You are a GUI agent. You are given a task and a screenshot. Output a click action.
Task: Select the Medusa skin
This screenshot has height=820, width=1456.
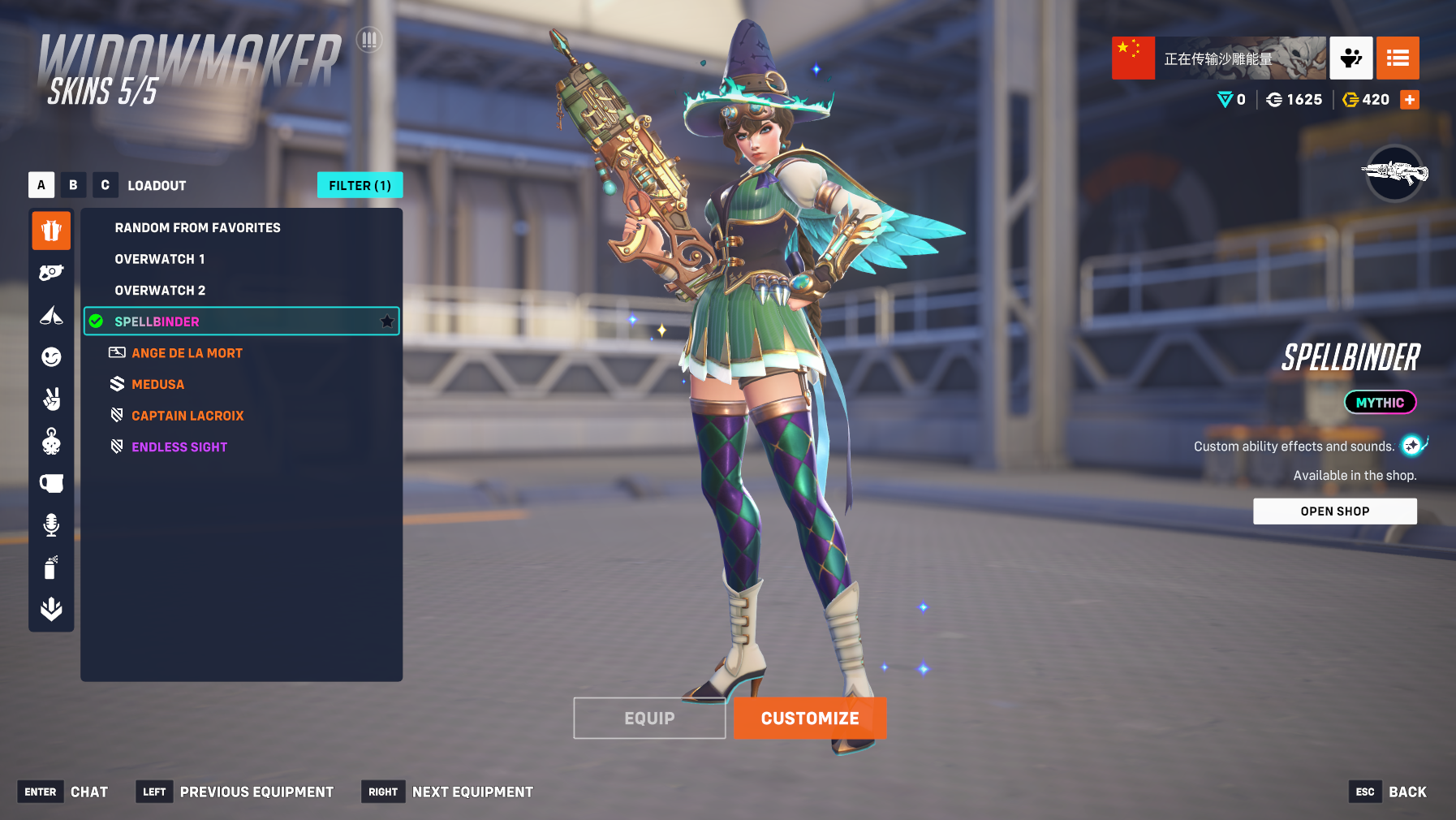pos(157,385)
